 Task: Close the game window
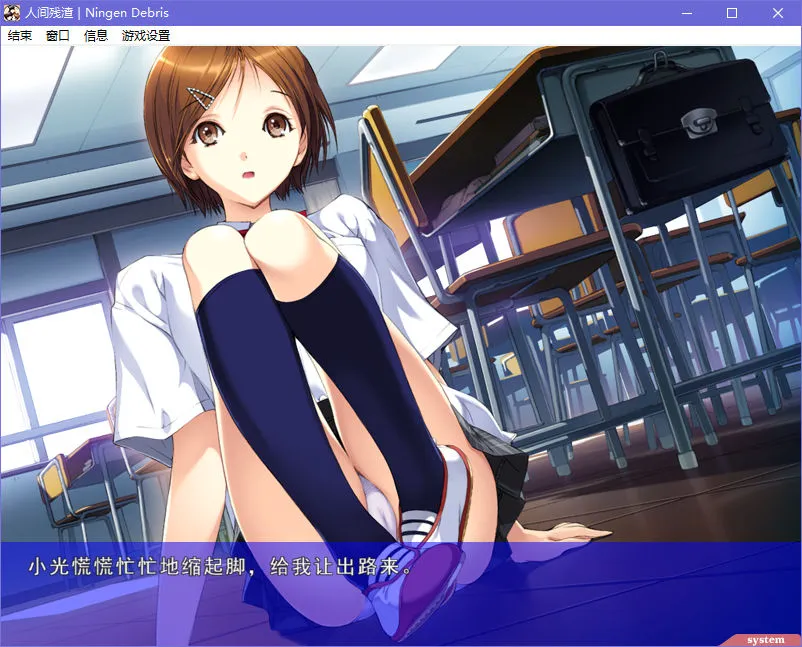pyautogui.click(x=778, y=13)
